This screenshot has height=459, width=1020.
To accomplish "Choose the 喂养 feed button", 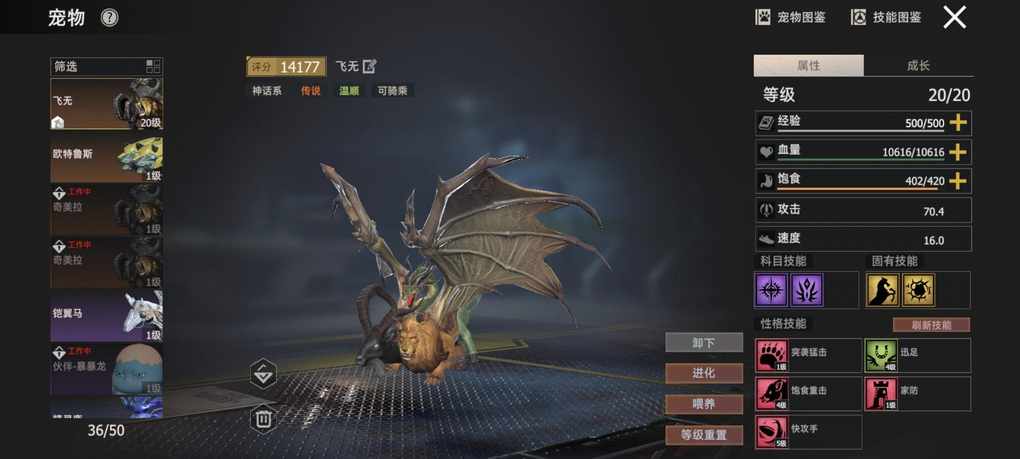I will tap(704, 404).
